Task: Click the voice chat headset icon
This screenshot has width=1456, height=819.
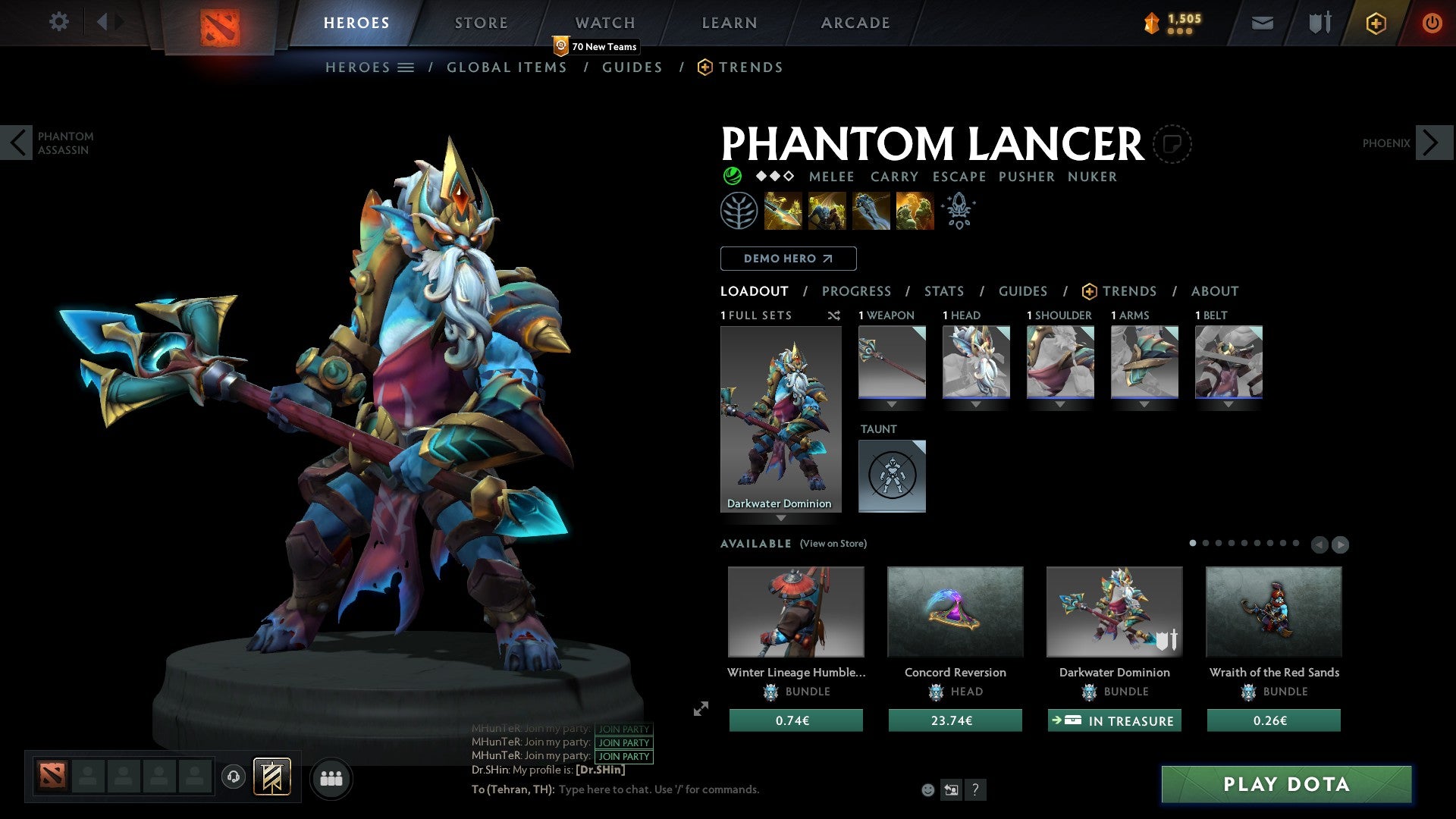Action: pos(233,777)
